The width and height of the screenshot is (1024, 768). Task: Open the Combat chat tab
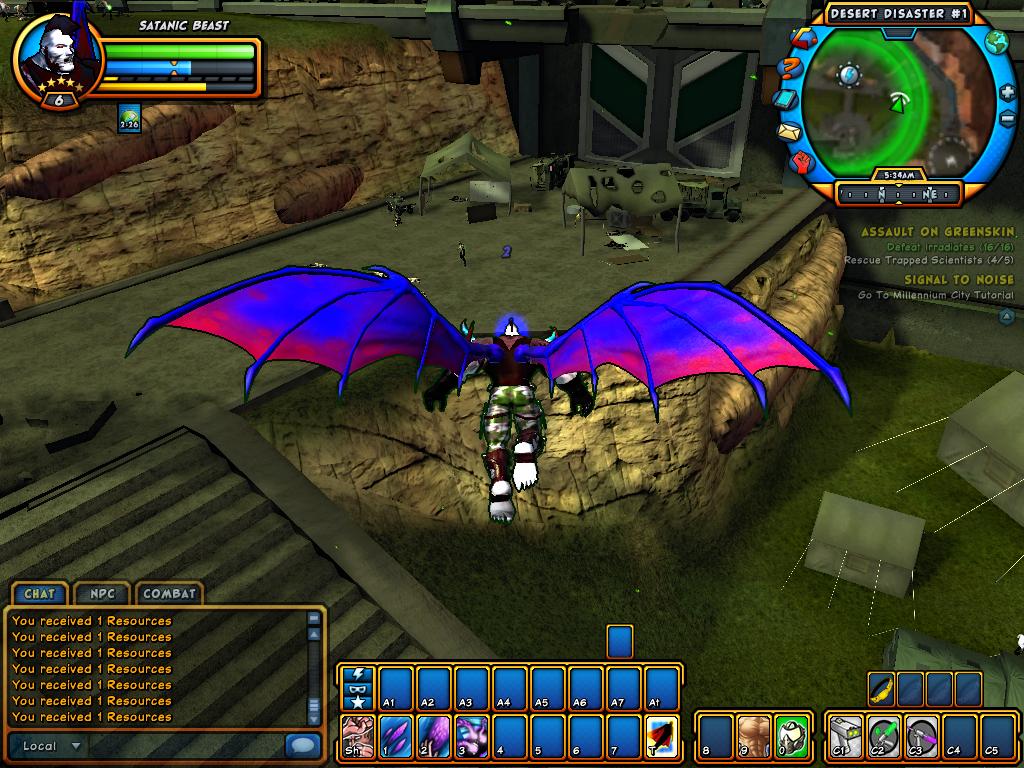pyautogui.click(x=169, y=593)
